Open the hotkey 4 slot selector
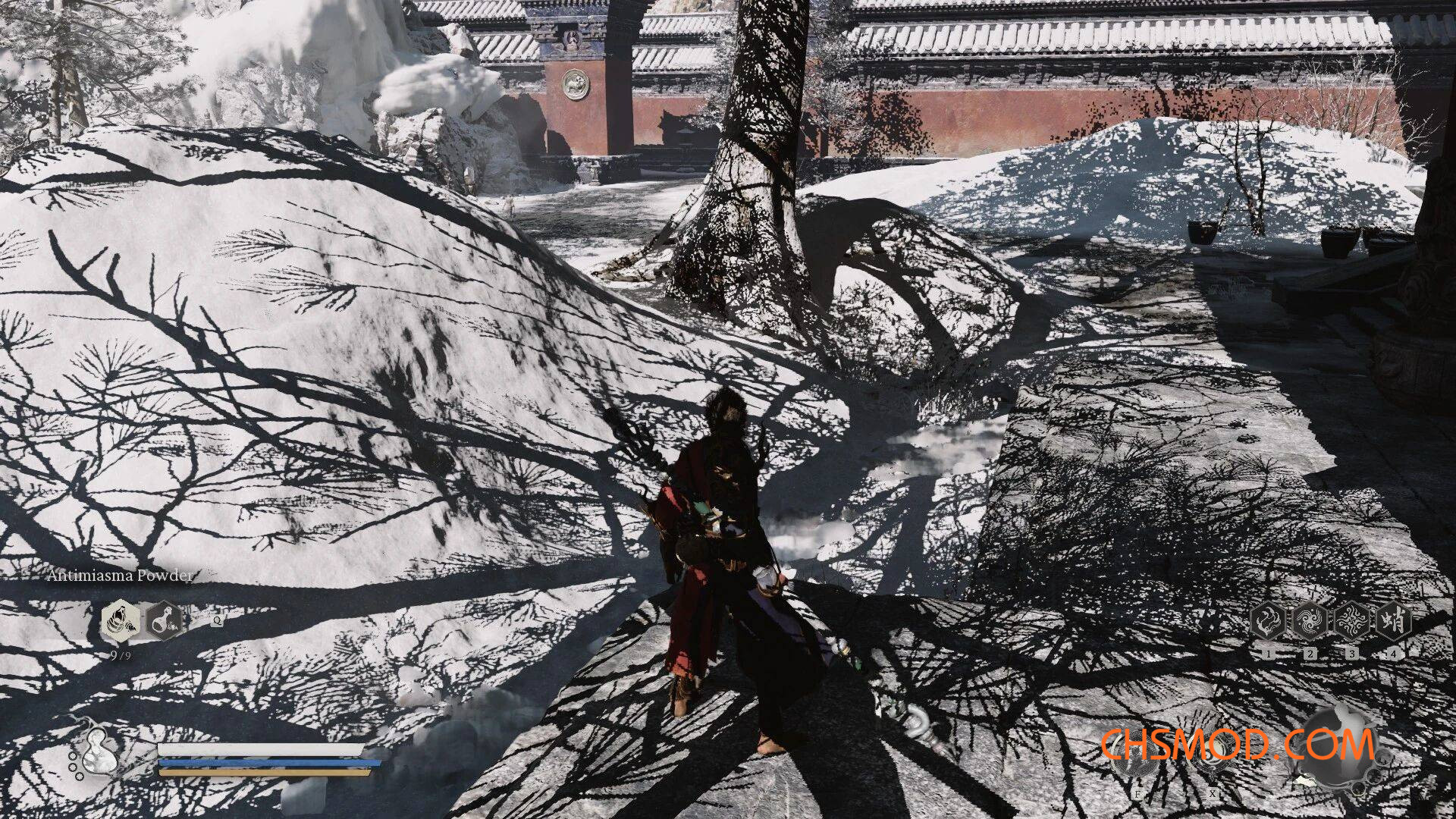Screen dimensions: 1456x819 pos(1393,654)
